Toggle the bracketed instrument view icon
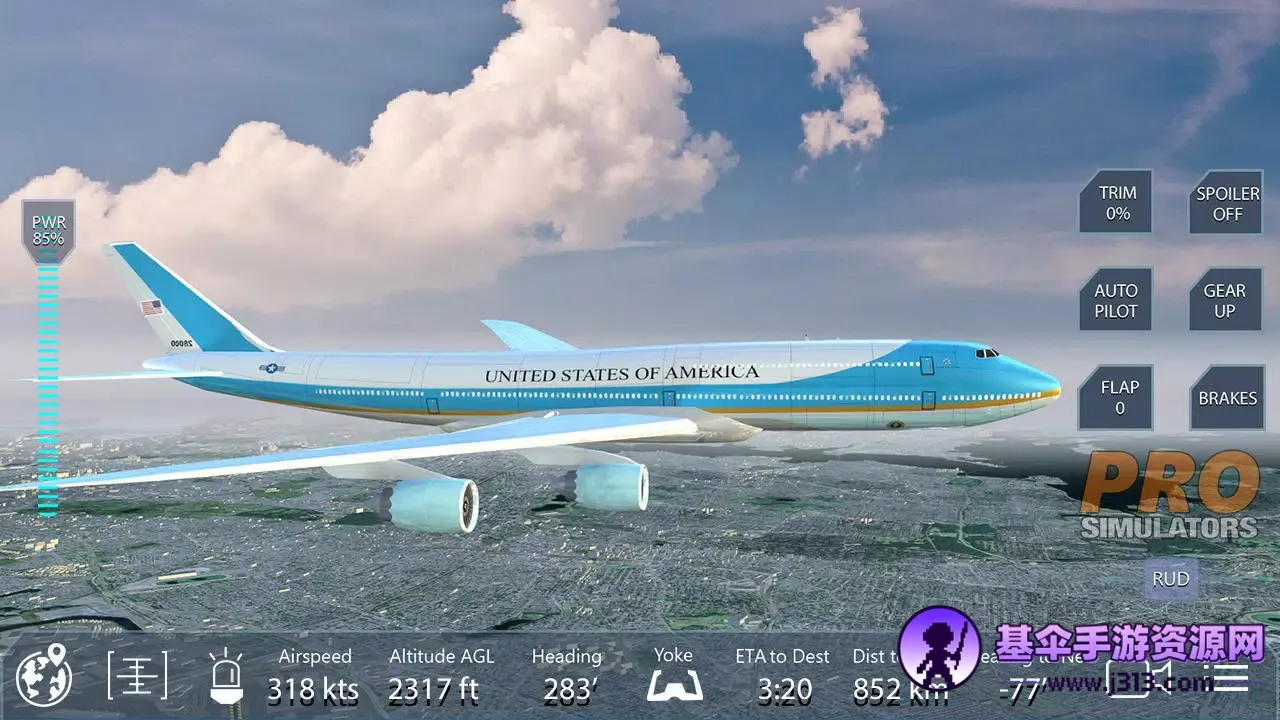Viewport: 1280px width, 720px height. [138, 676]
